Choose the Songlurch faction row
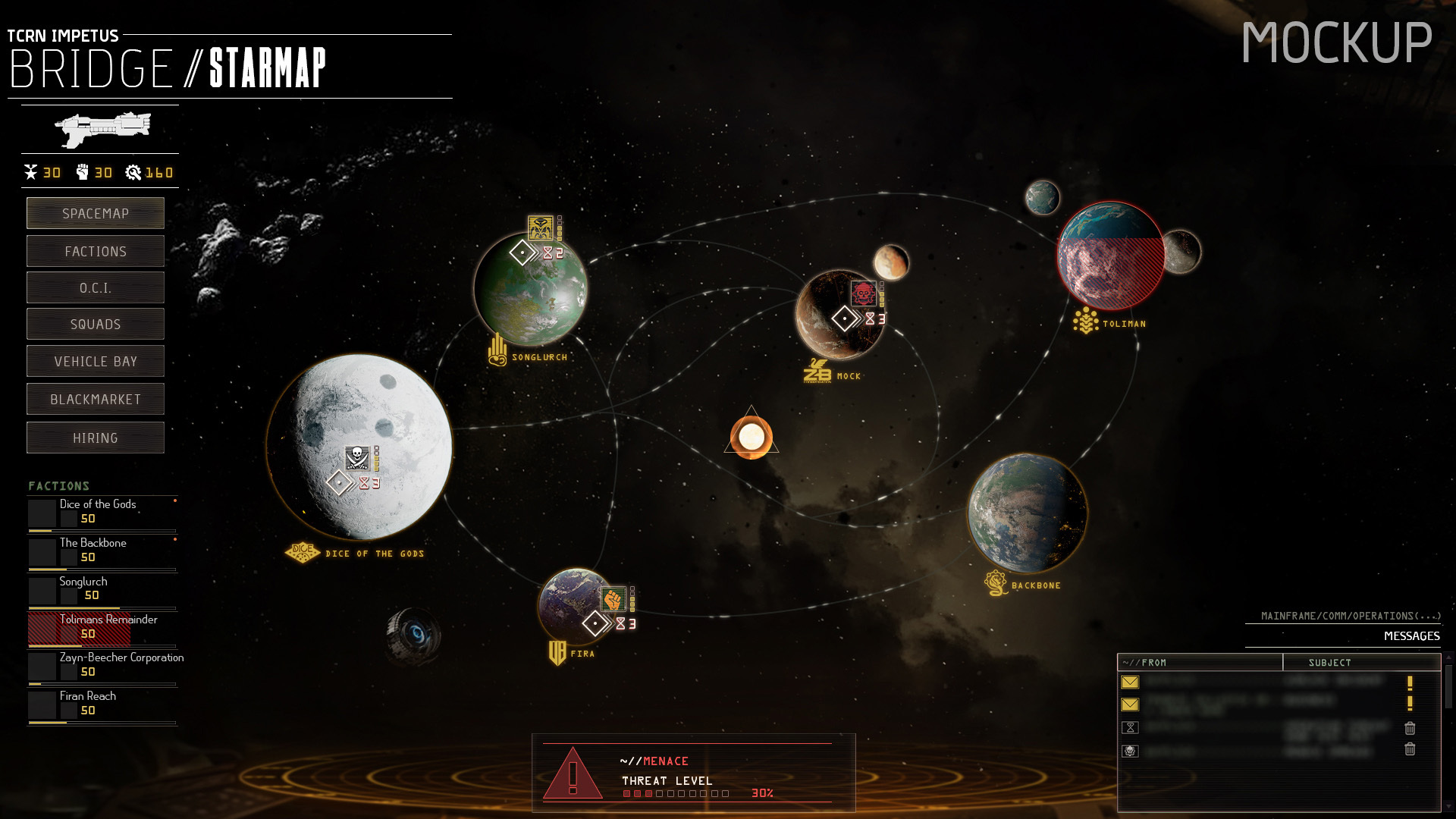The width and height of the screenshot is (1456, 819). click(x=102, y=588)
